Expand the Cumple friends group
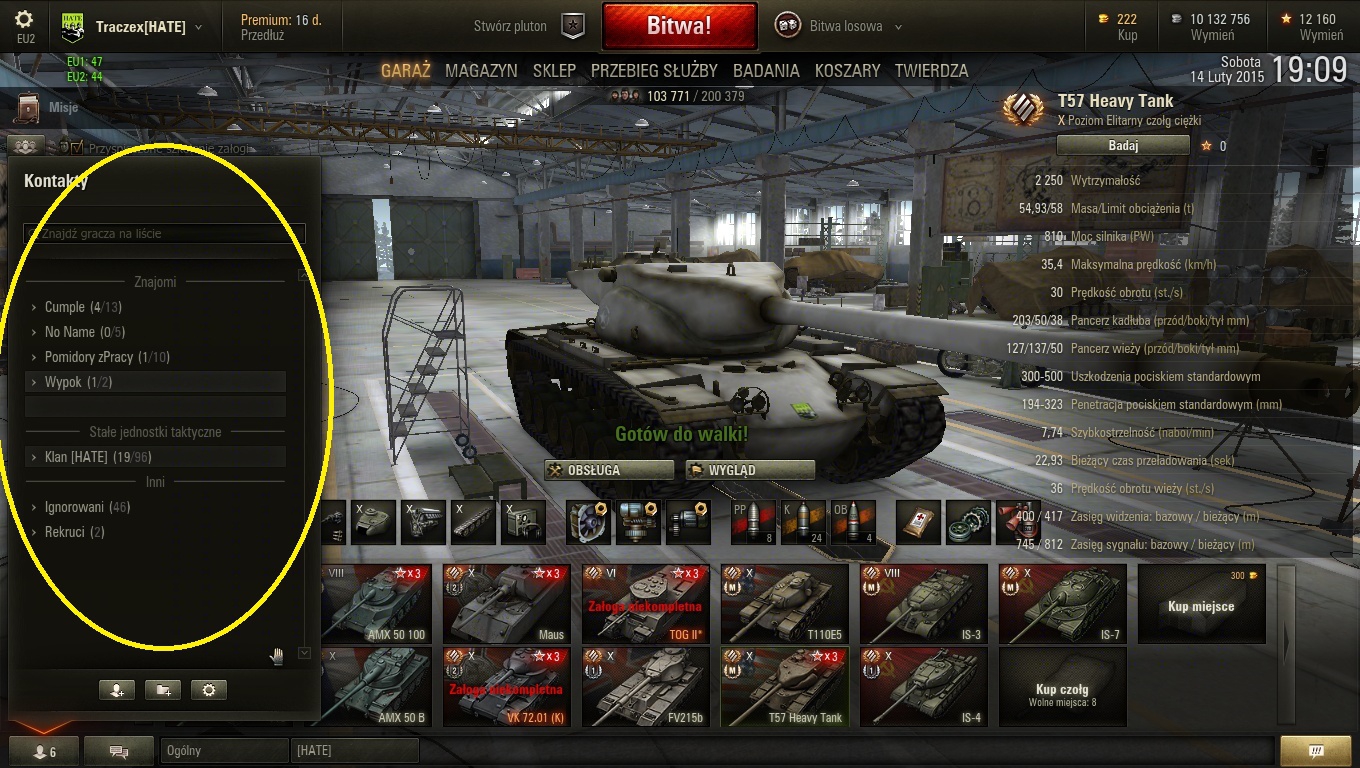Viewport: 1360px width, 768px height. 64,307
